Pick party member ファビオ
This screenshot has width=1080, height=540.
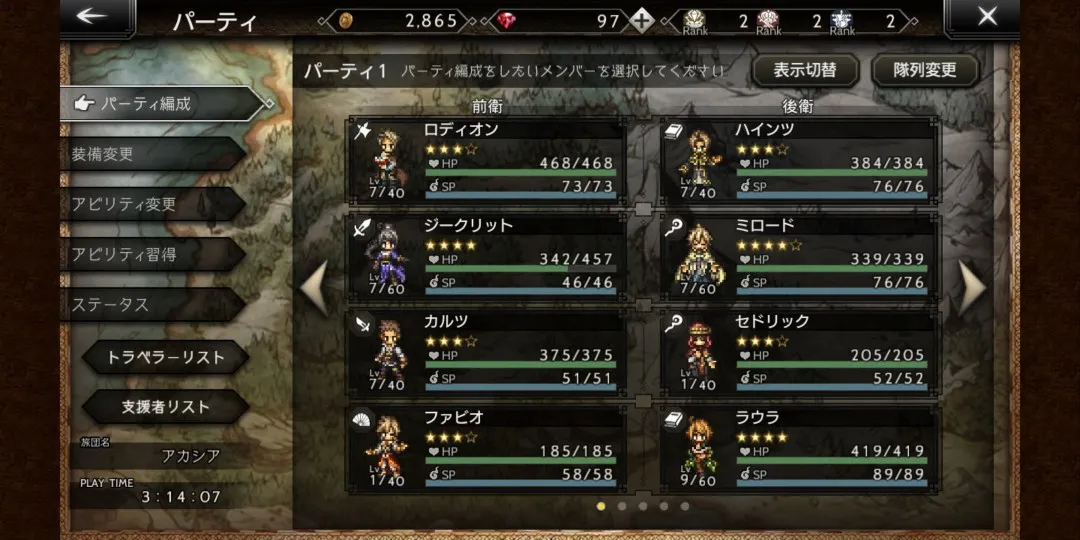[x=487, y=448]
